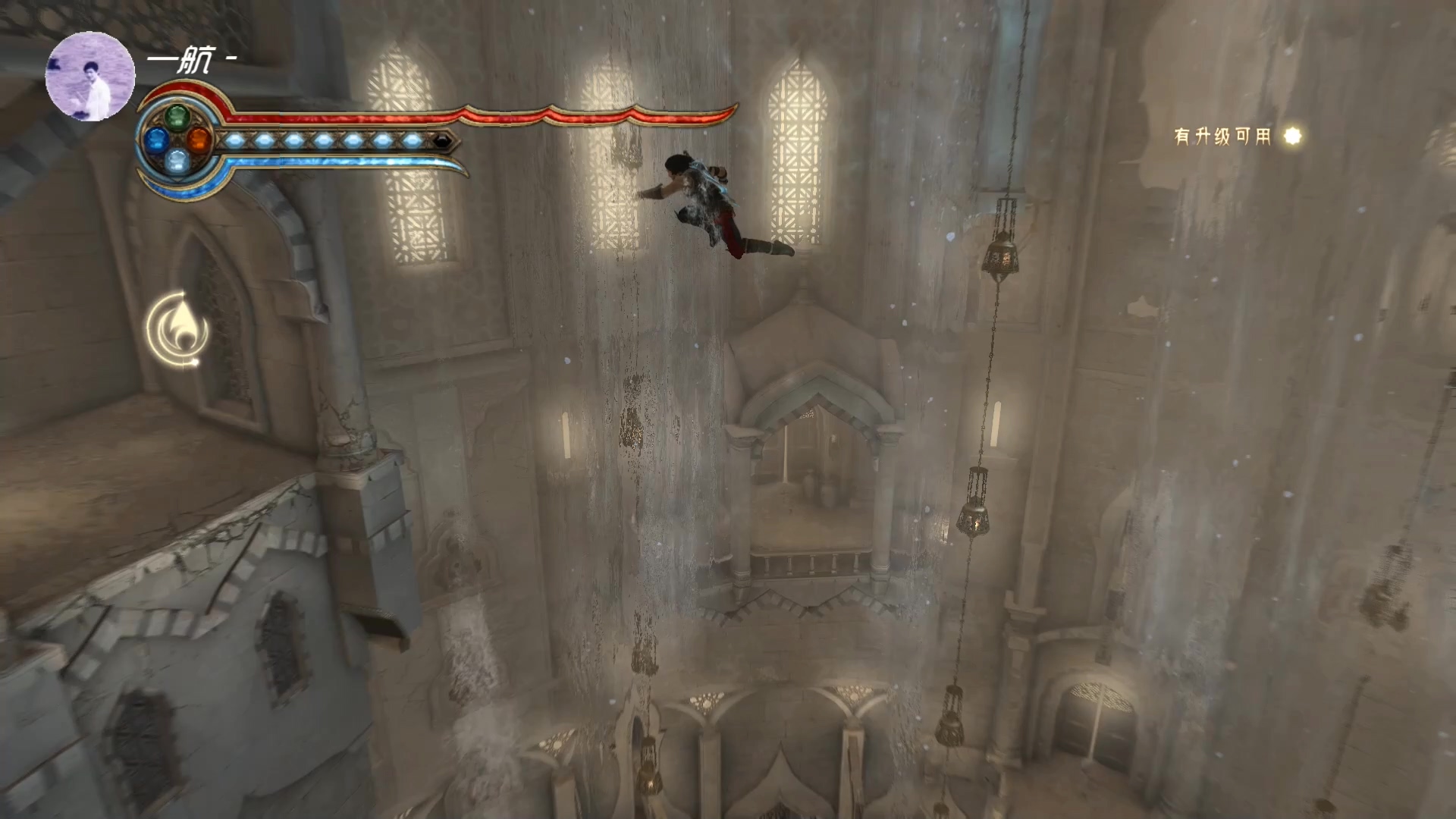
Task: Click the glowing water droplet power icon
Action: 178,329
